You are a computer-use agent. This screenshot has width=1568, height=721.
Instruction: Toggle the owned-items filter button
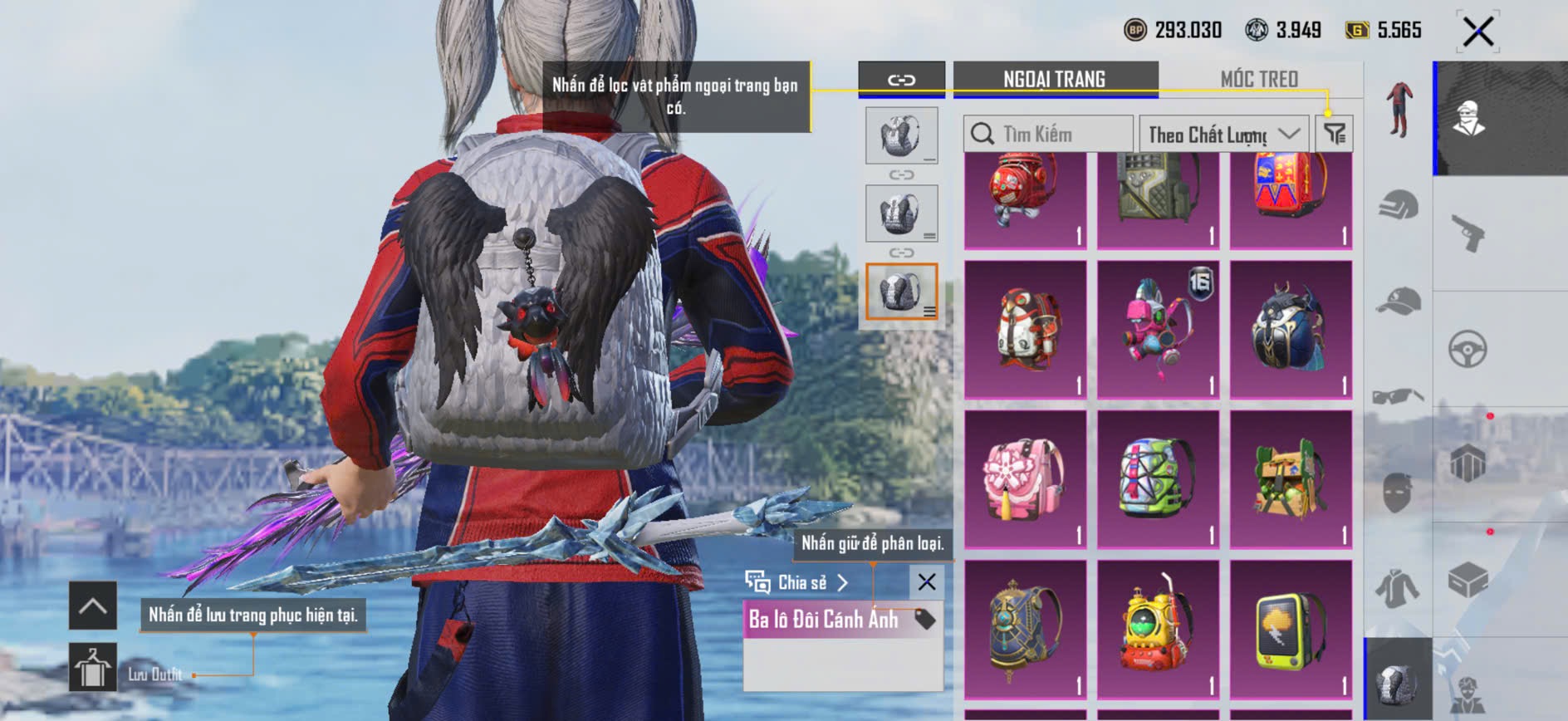click(x=1335, y=133)
